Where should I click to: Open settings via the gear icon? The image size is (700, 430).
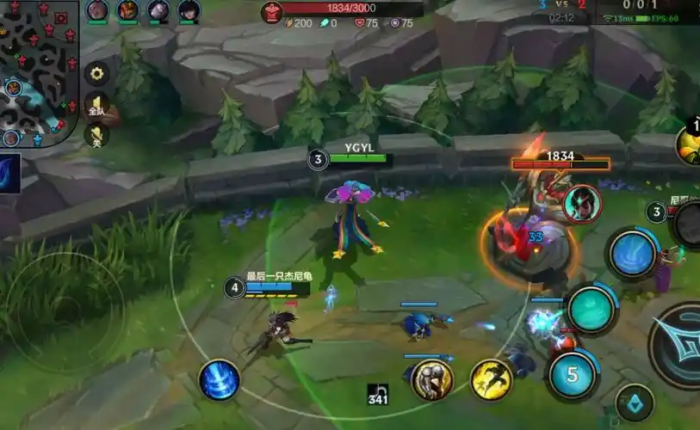pyautogui.click(x=97, y=73)
